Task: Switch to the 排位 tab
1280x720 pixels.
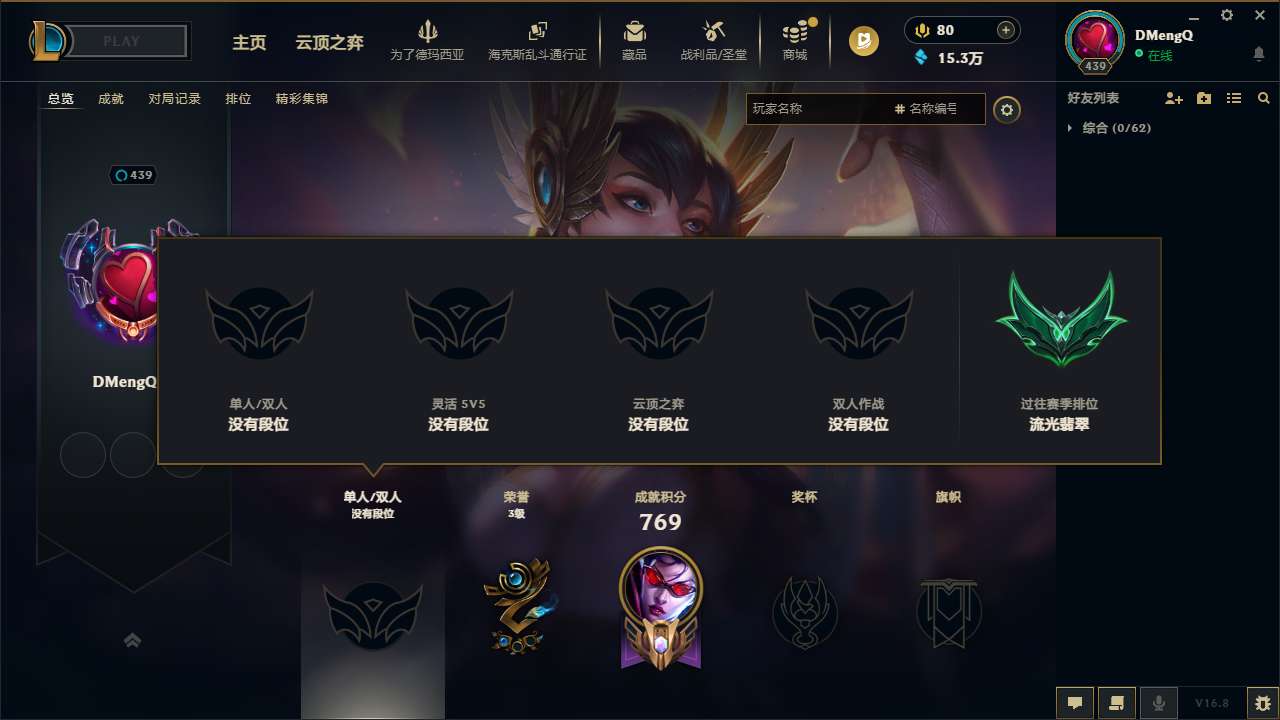Action: point(238,98)
